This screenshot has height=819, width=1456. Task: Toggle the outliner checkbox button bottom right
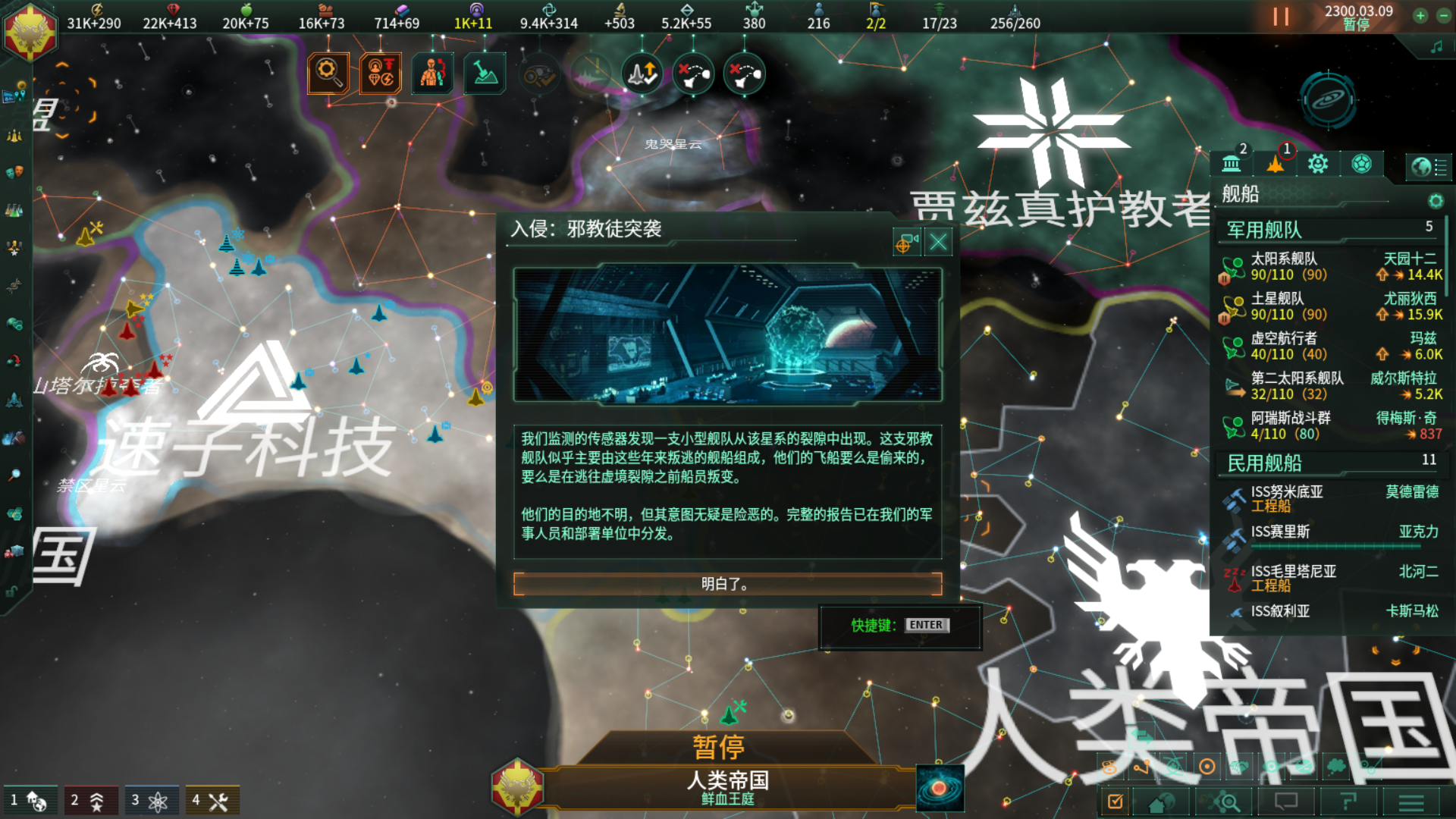point(1116,801)
